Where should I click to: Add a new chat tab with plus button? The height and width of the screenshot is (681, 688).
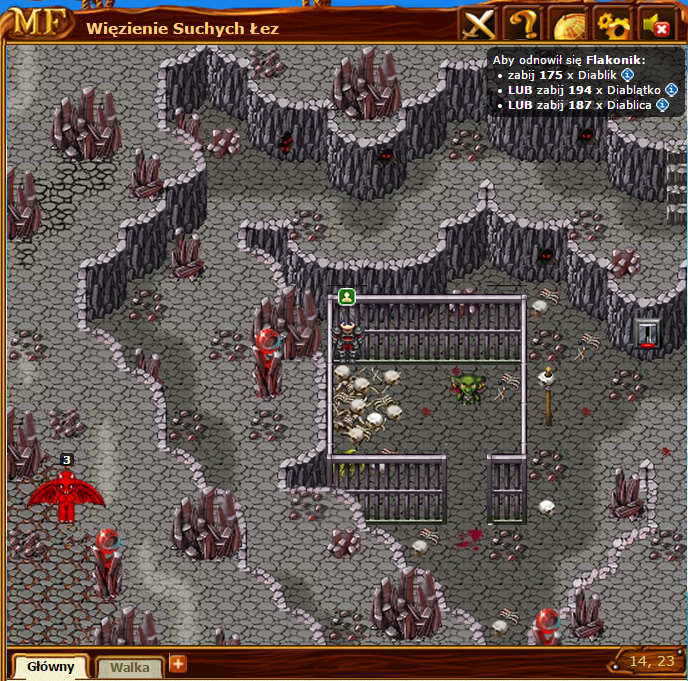[178, 663]
